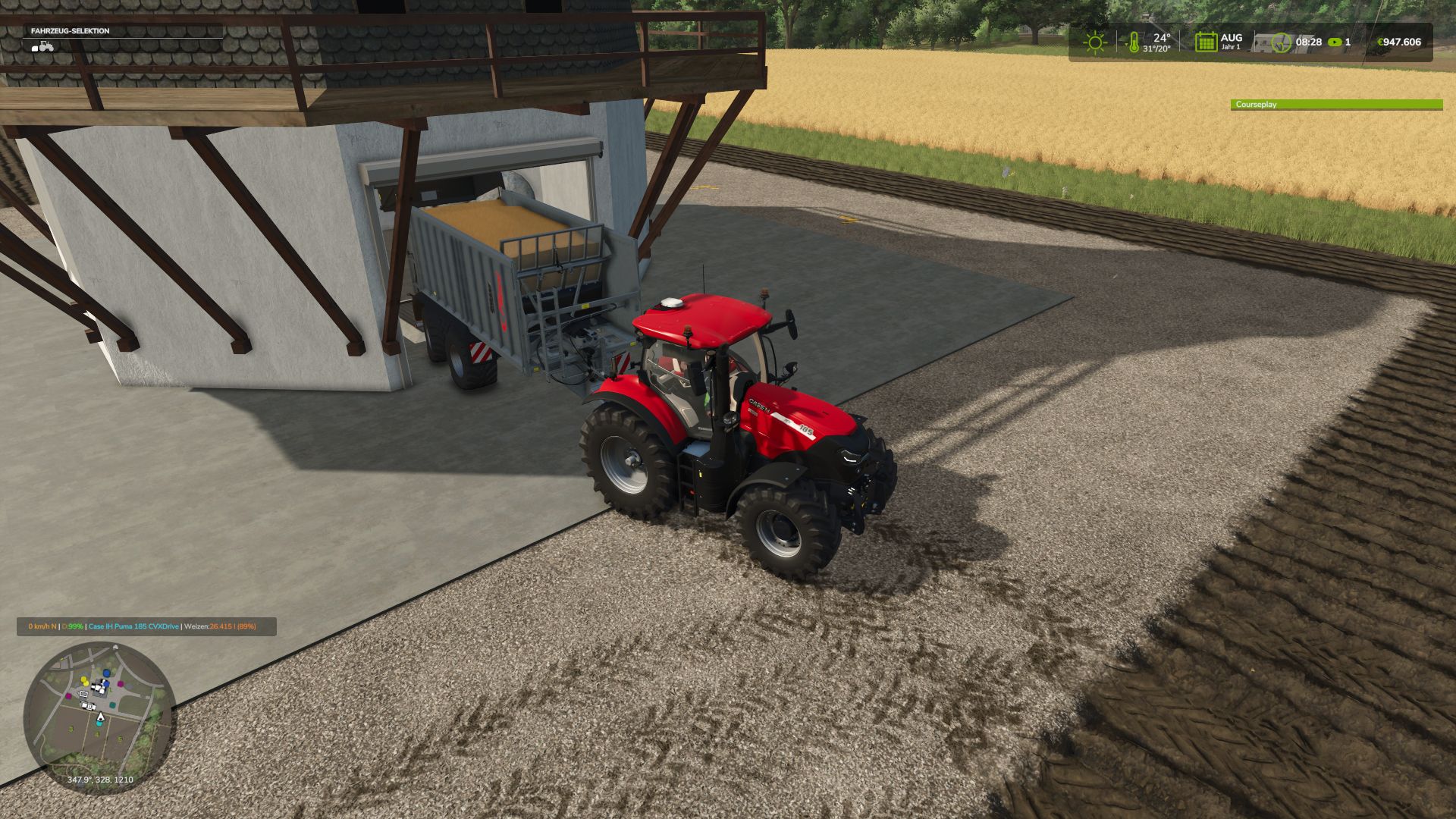
Task: Open the calendar icon showing AUG
Action: [1205, 42]
